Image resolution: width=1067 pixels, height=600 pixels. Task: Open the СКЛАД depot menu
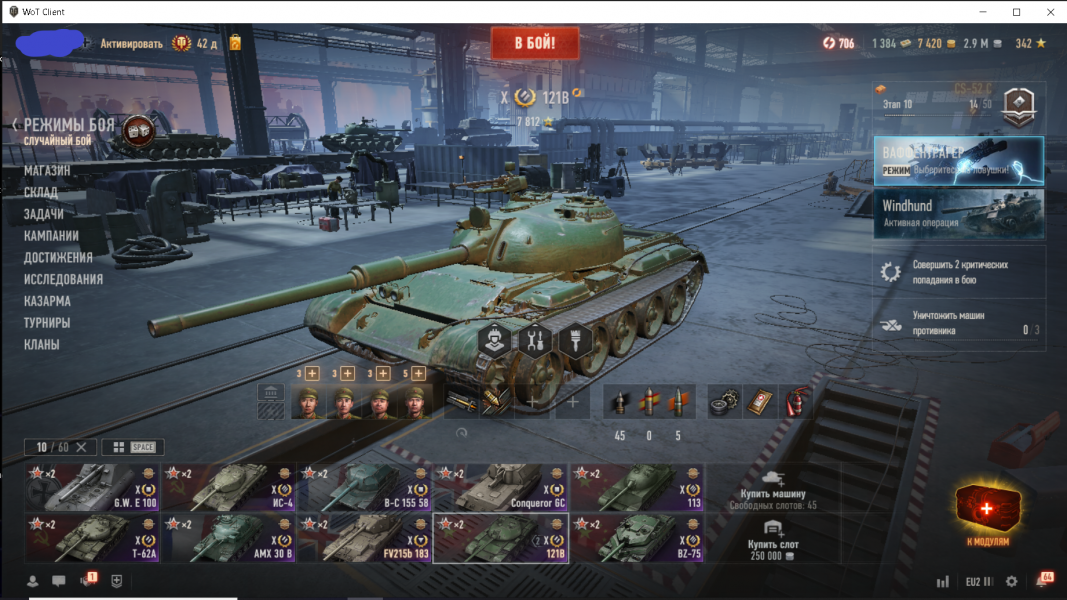coord(41,192)
